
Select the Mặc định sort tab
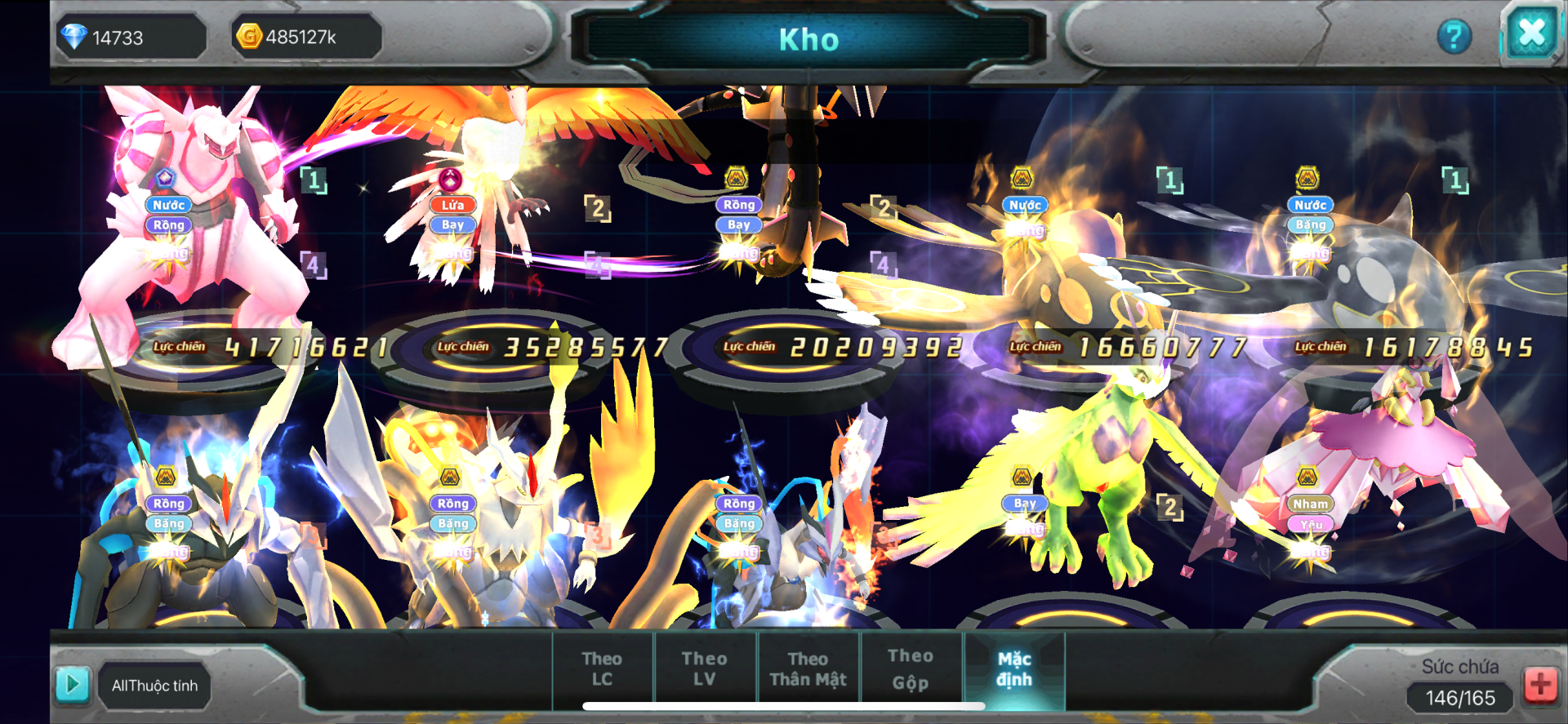coord(1013,668)
